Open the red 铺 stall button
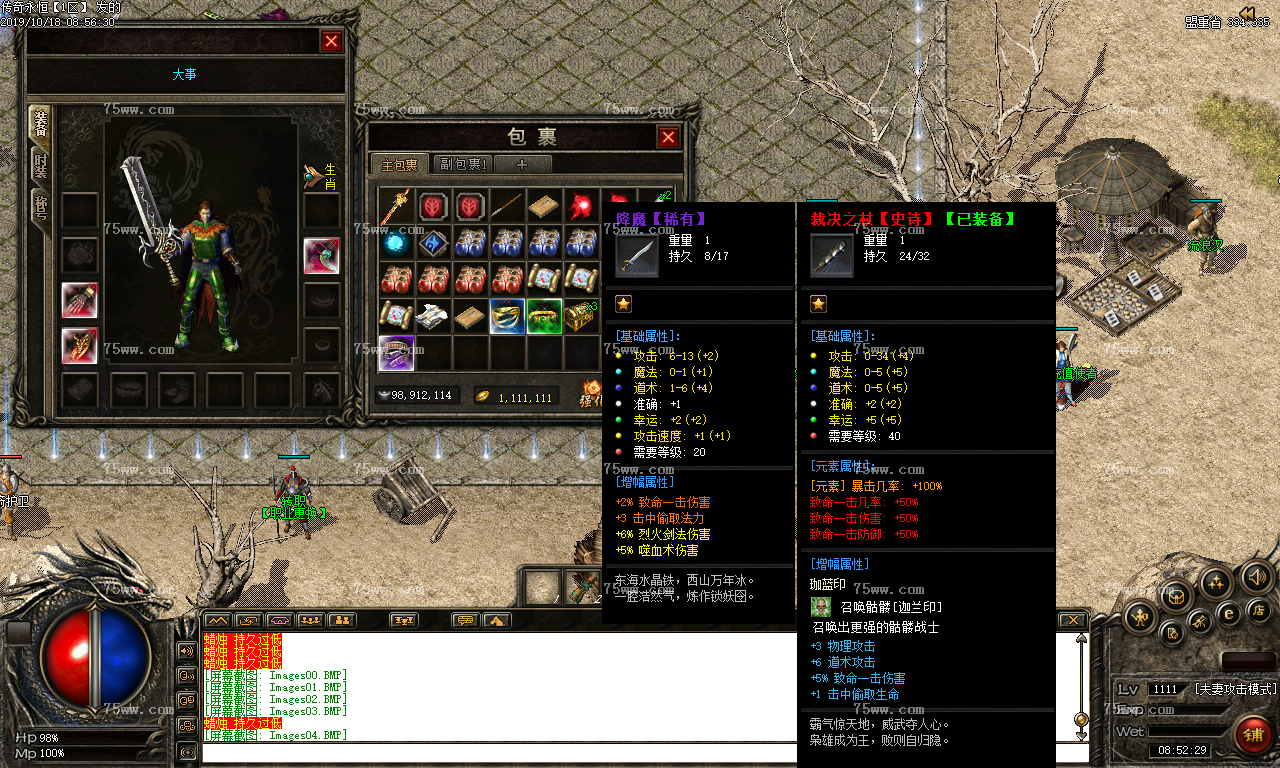This screenshot has height=768, width=1280. 1252,735
